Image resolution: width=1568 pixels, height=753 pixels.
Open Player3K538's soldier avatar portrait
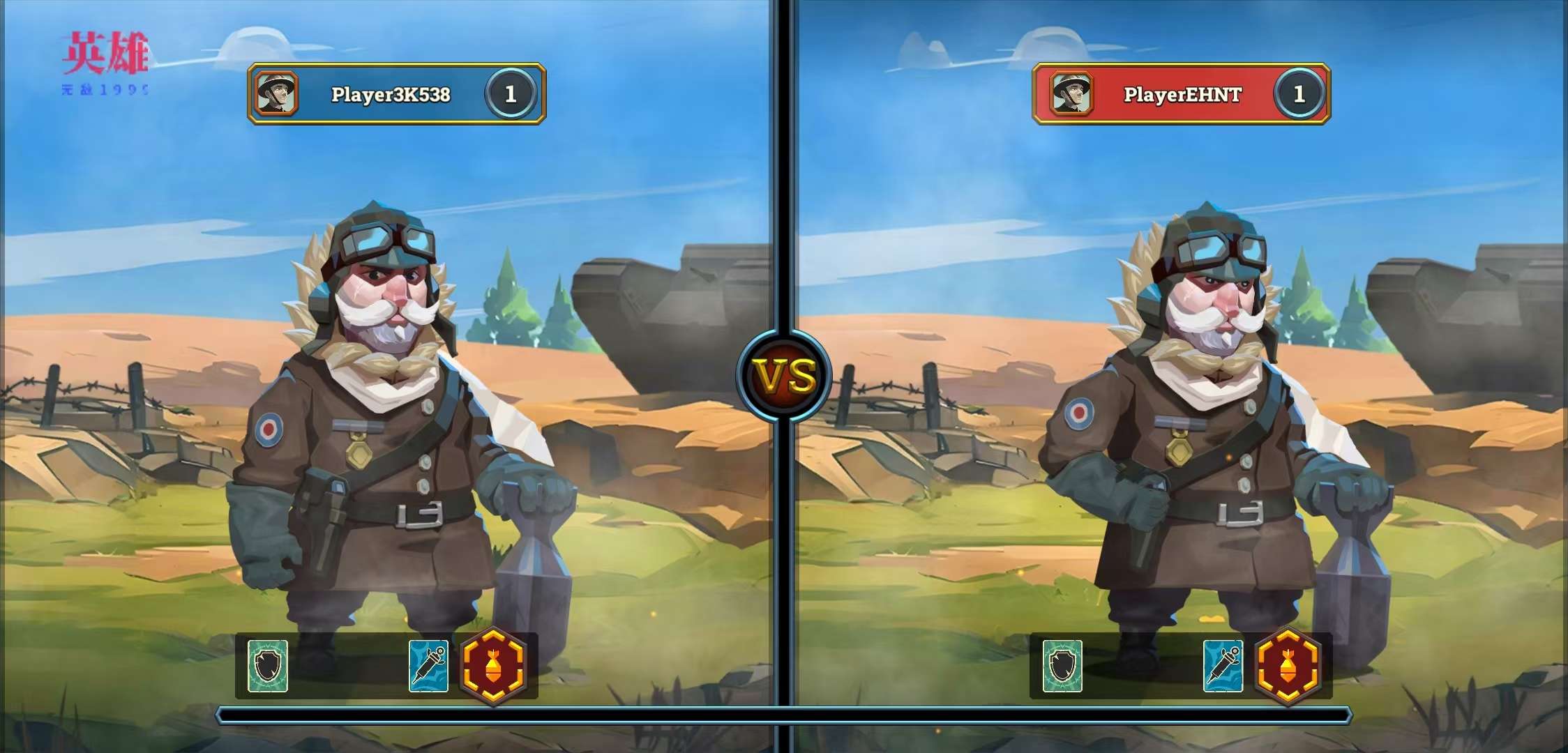pyautogui.click(x=276, y=93)
